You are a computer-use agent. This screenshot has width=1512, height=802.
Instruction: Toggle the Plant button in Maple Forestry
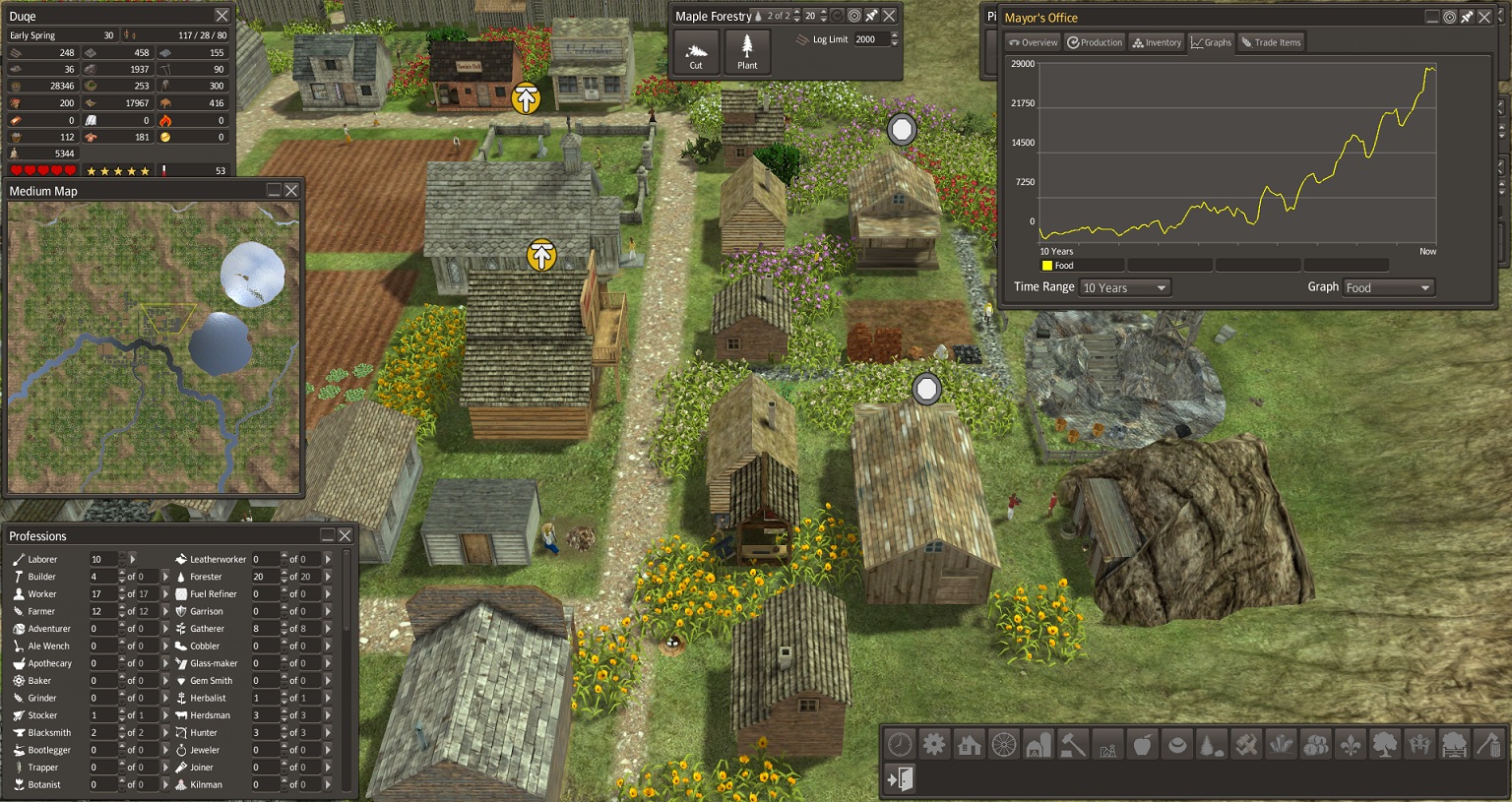click(x=747, y=53)
